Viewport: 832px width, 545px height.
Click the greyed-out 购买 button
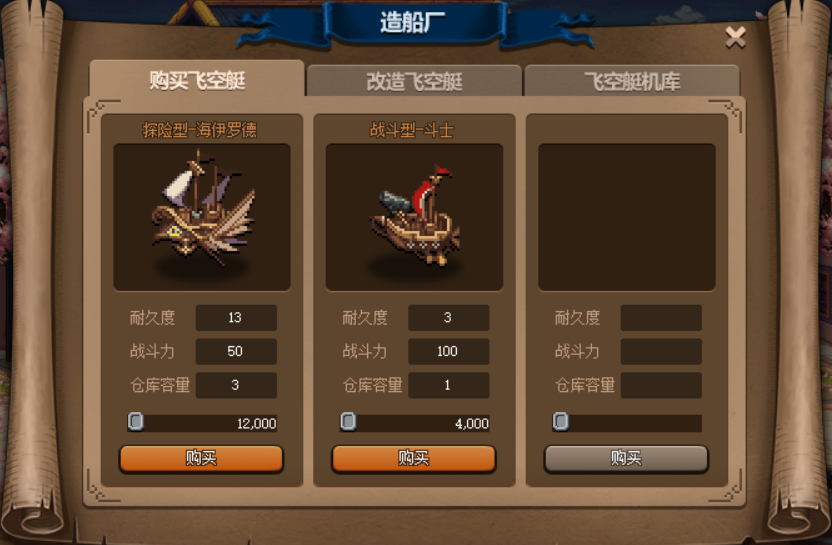tap(626, 458)
